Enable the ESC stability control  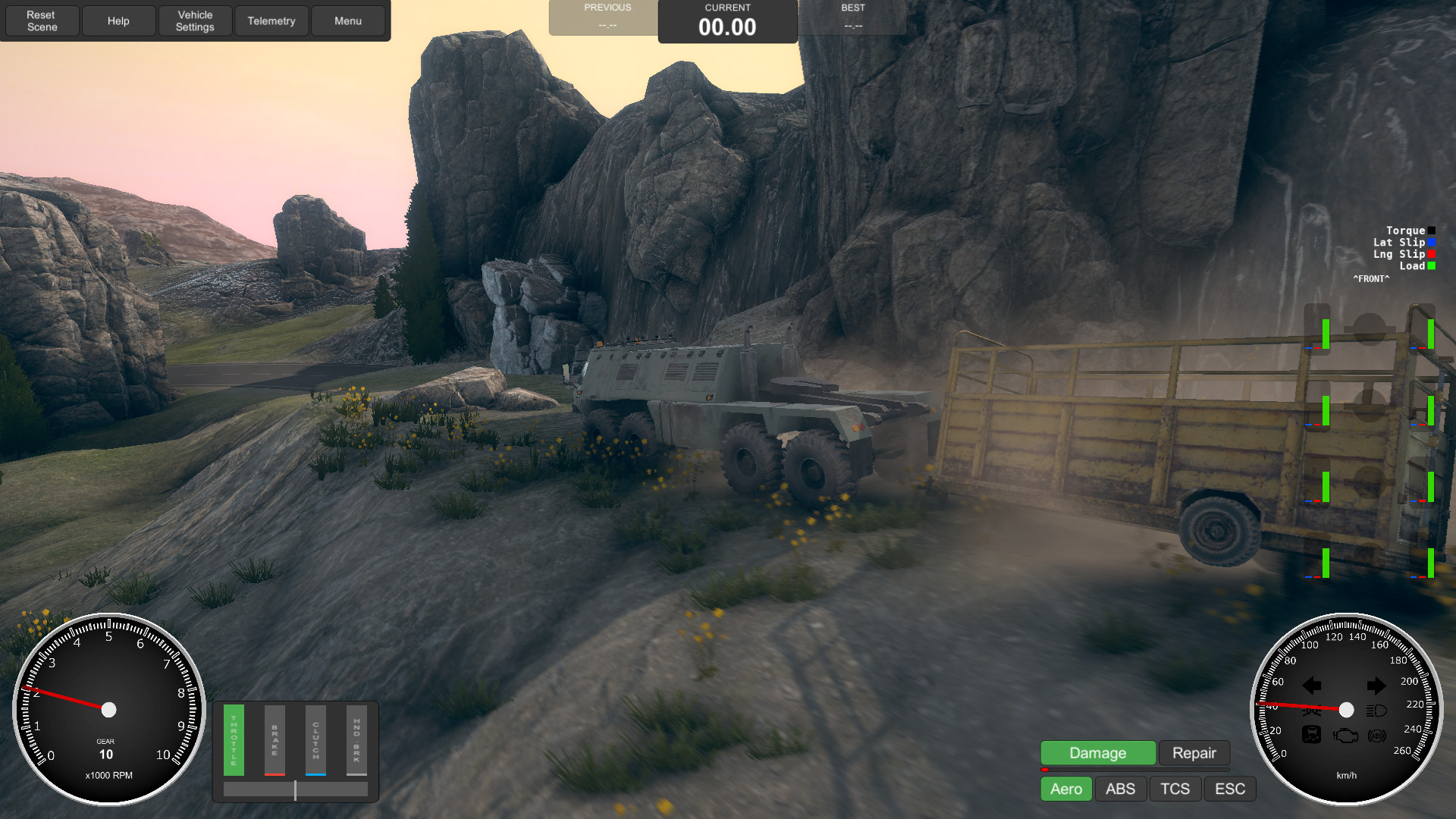(x=1229, y=789)
